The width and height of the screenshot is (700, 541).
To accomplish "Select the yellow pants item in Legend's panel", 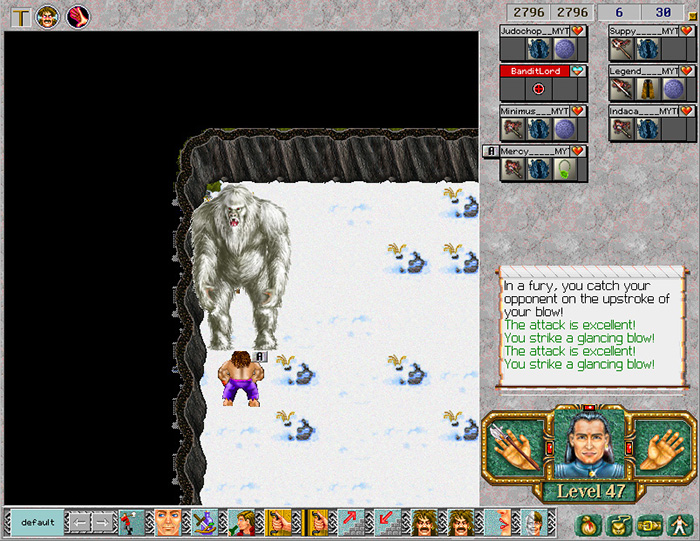I will tap(646, 89).
